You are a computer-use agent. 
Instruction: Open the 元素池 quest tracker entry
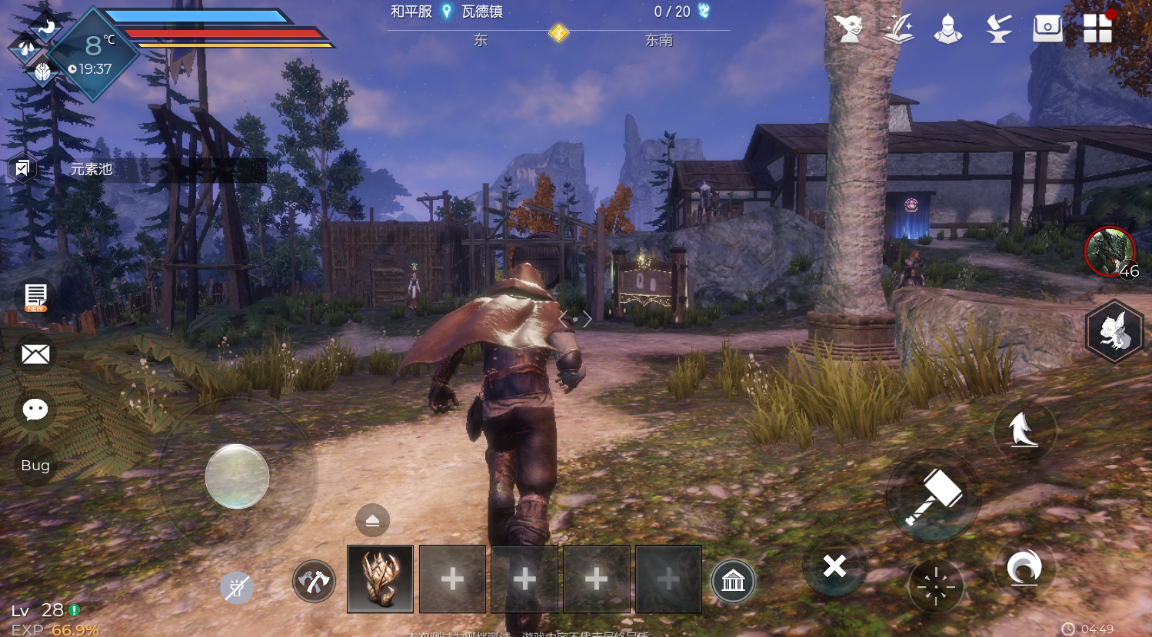pos(92,169)
